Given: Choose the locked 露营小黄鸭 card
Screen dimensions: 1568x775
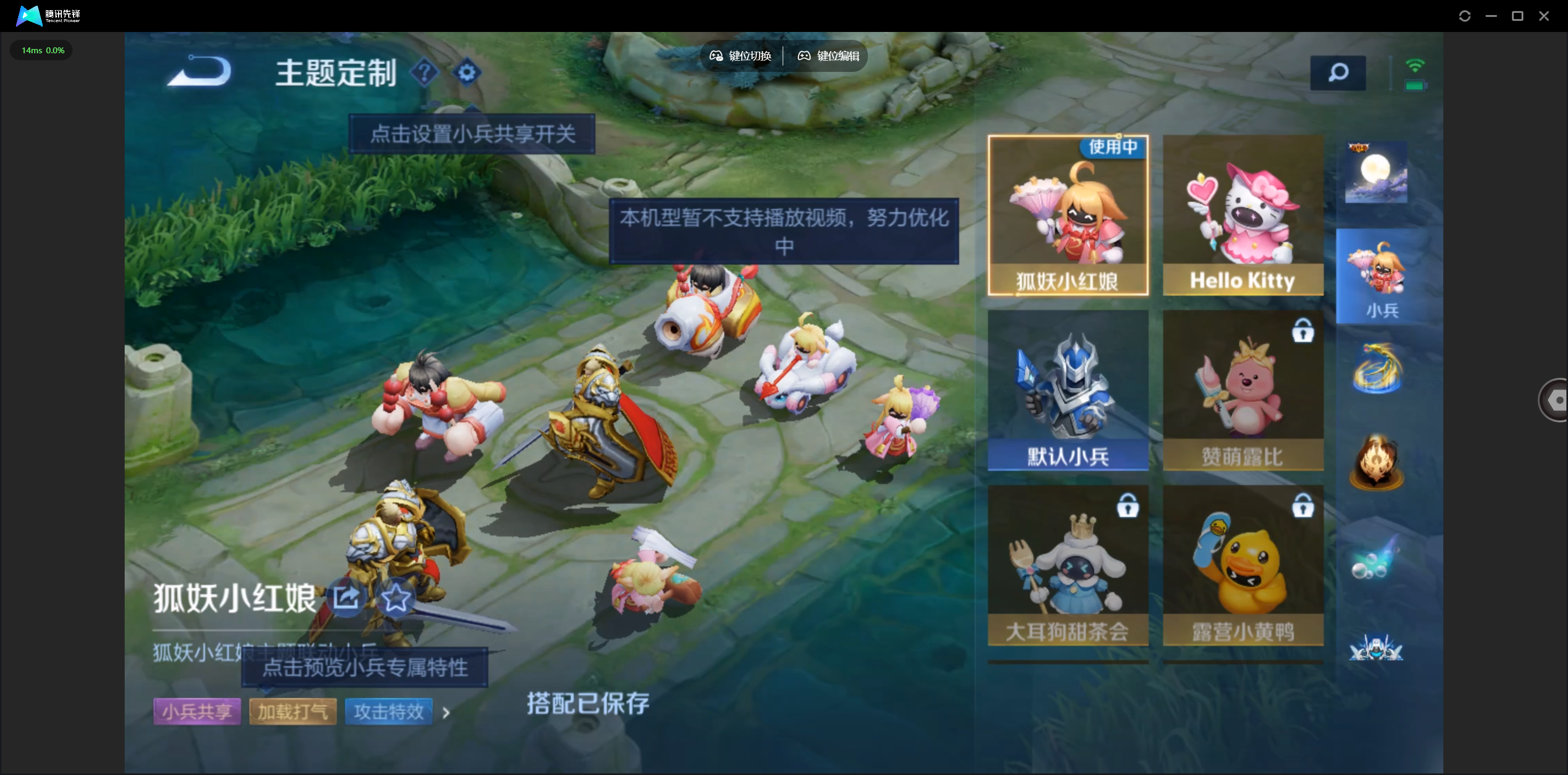Looking at the screenshot, I should [1242, 565].
